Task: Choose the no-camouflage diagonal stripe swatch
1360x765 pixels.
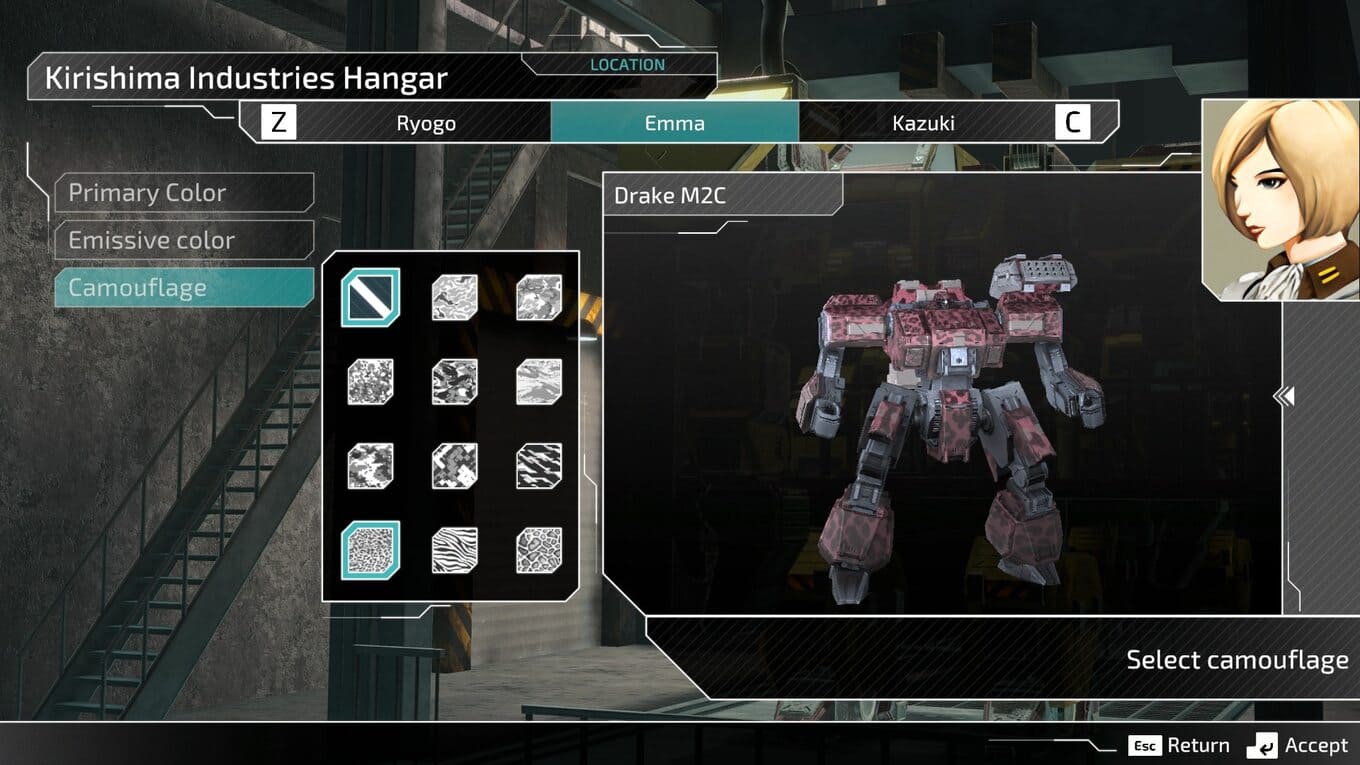Action: [x=370, y=297]
